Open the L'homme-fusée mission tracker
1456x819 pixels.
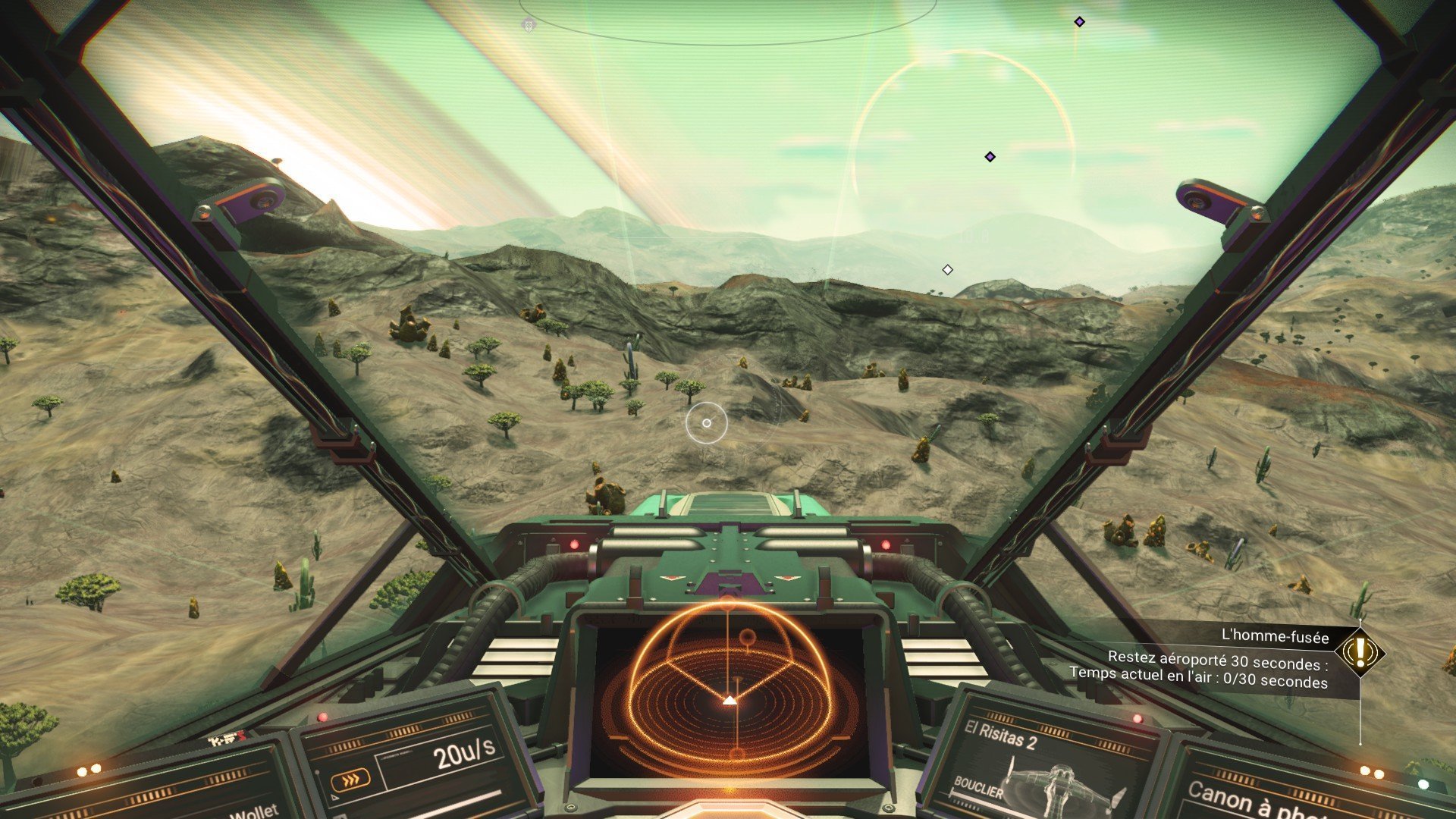[1275, 637]
